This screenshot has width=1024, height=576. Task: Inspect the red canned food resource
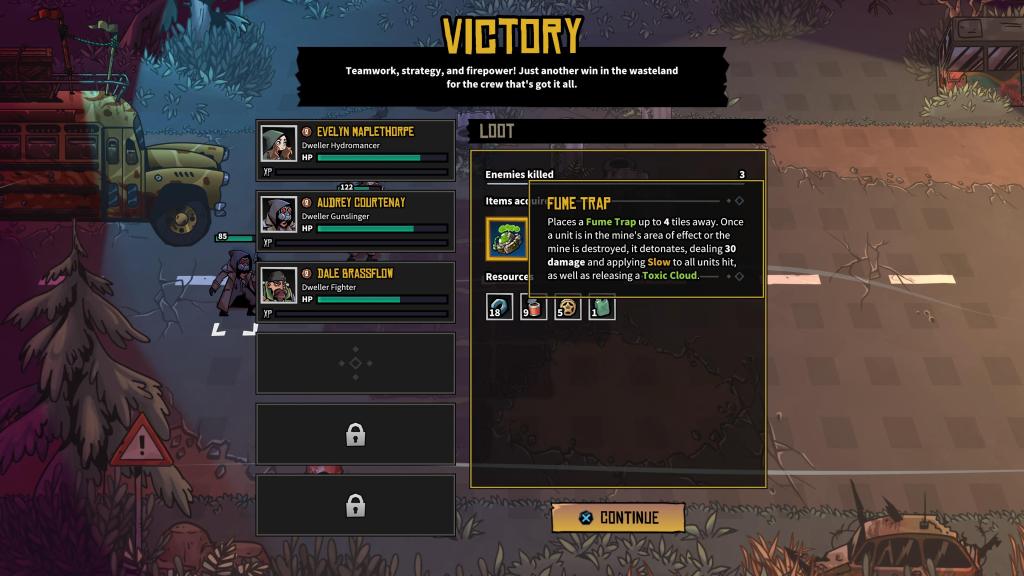click(x=534, y=307)
